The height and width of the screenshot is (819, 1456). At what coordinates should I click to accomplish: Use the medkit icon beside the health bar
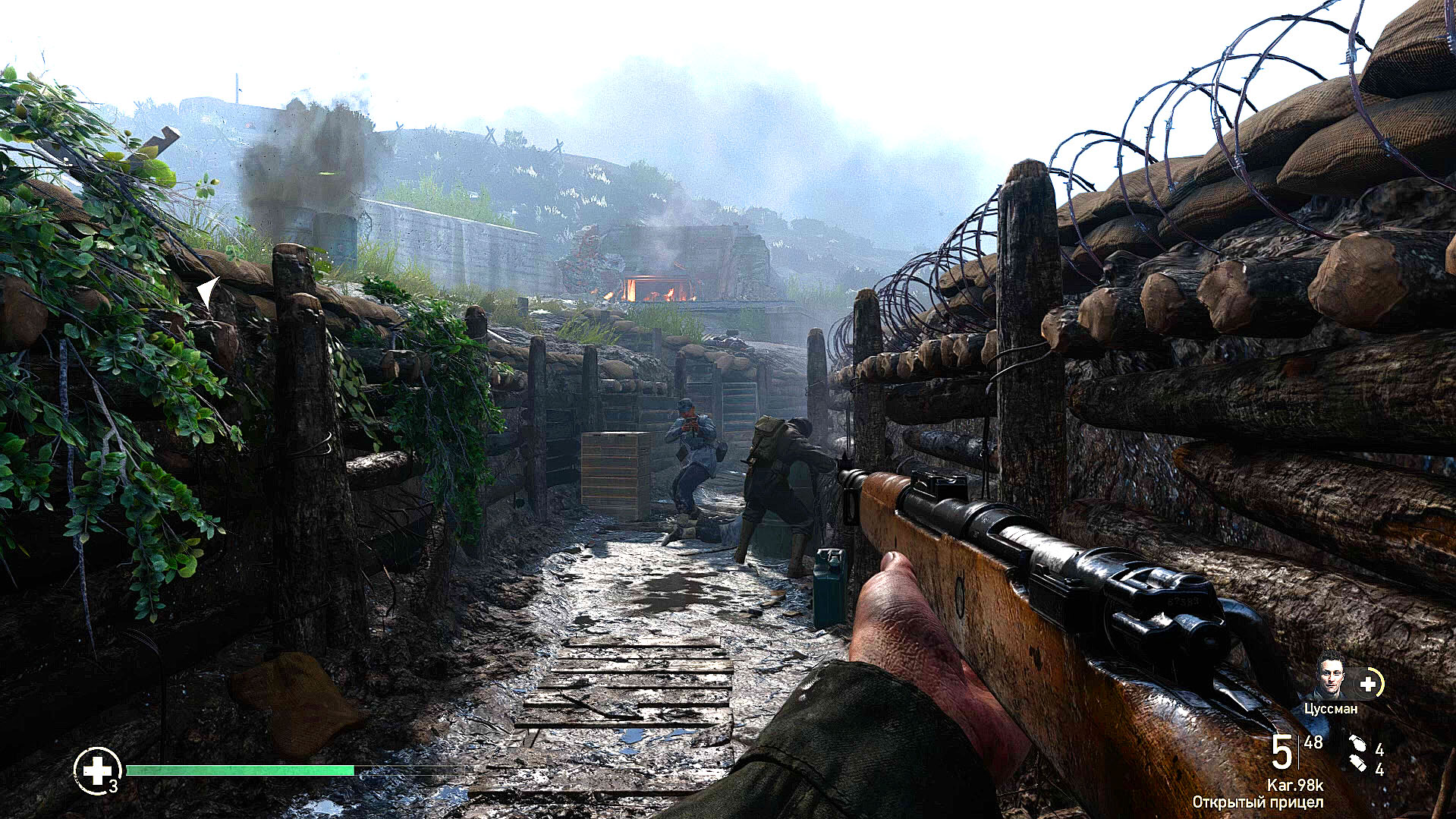[x=97, y=770]
